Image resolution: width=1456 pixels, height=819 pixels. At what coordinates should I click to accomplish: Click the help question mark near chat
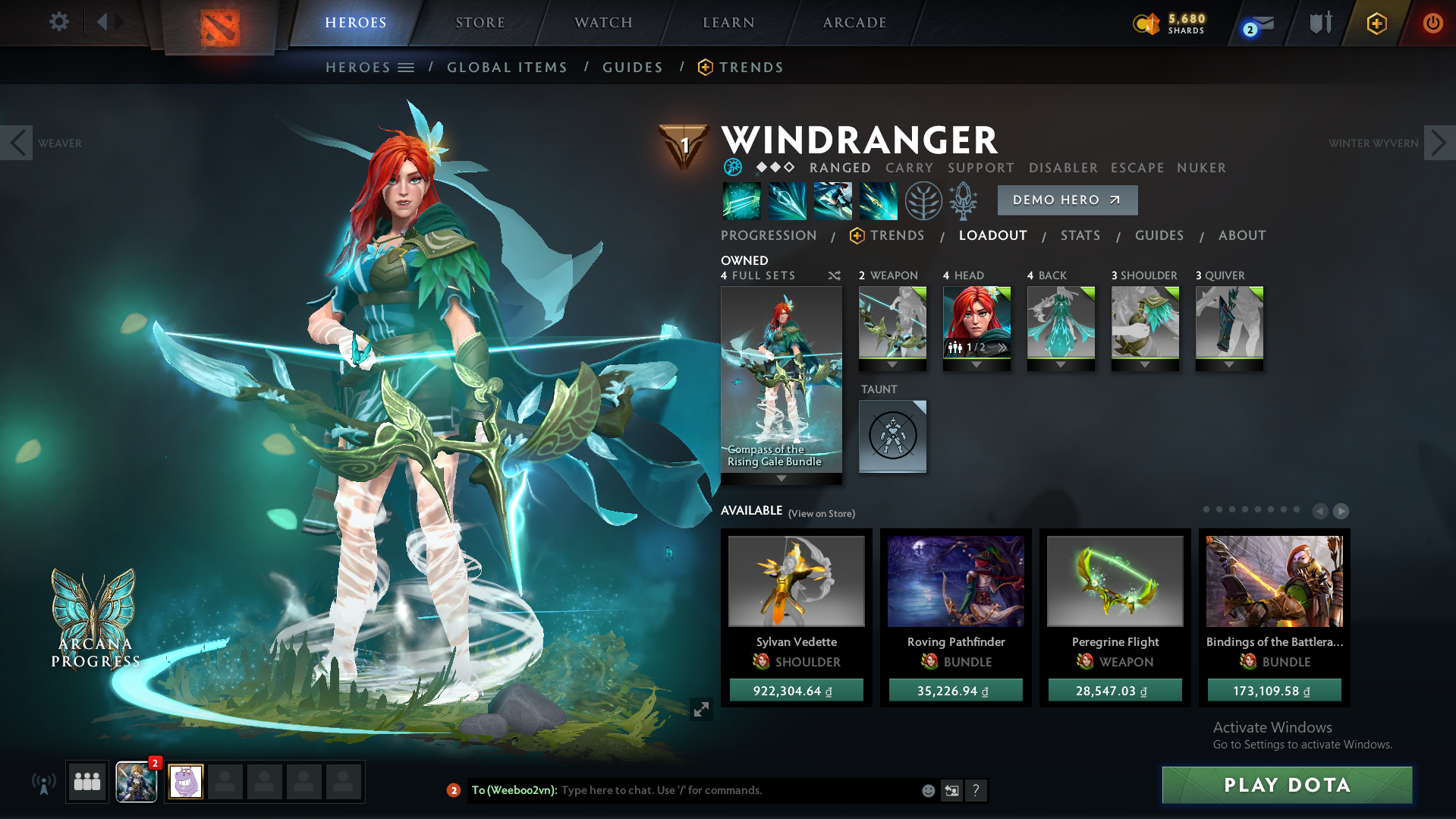point(977,790)
